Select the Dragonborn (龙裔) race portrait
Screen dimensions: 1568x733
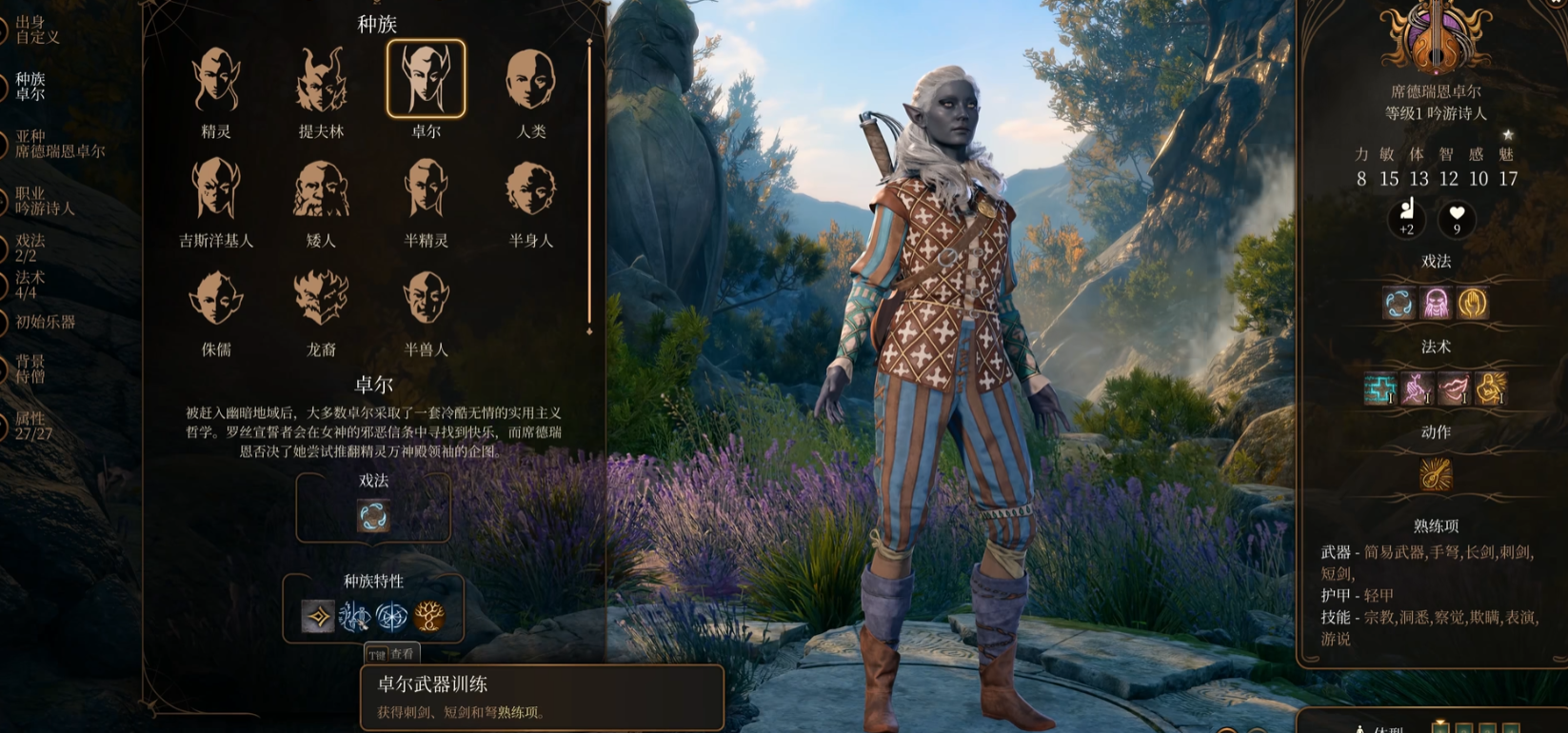coord(321,298)
